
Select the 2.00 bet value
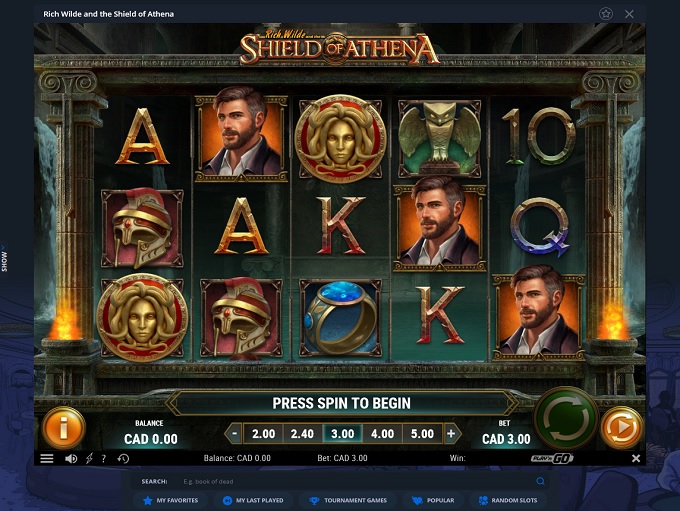pos(263,434)
